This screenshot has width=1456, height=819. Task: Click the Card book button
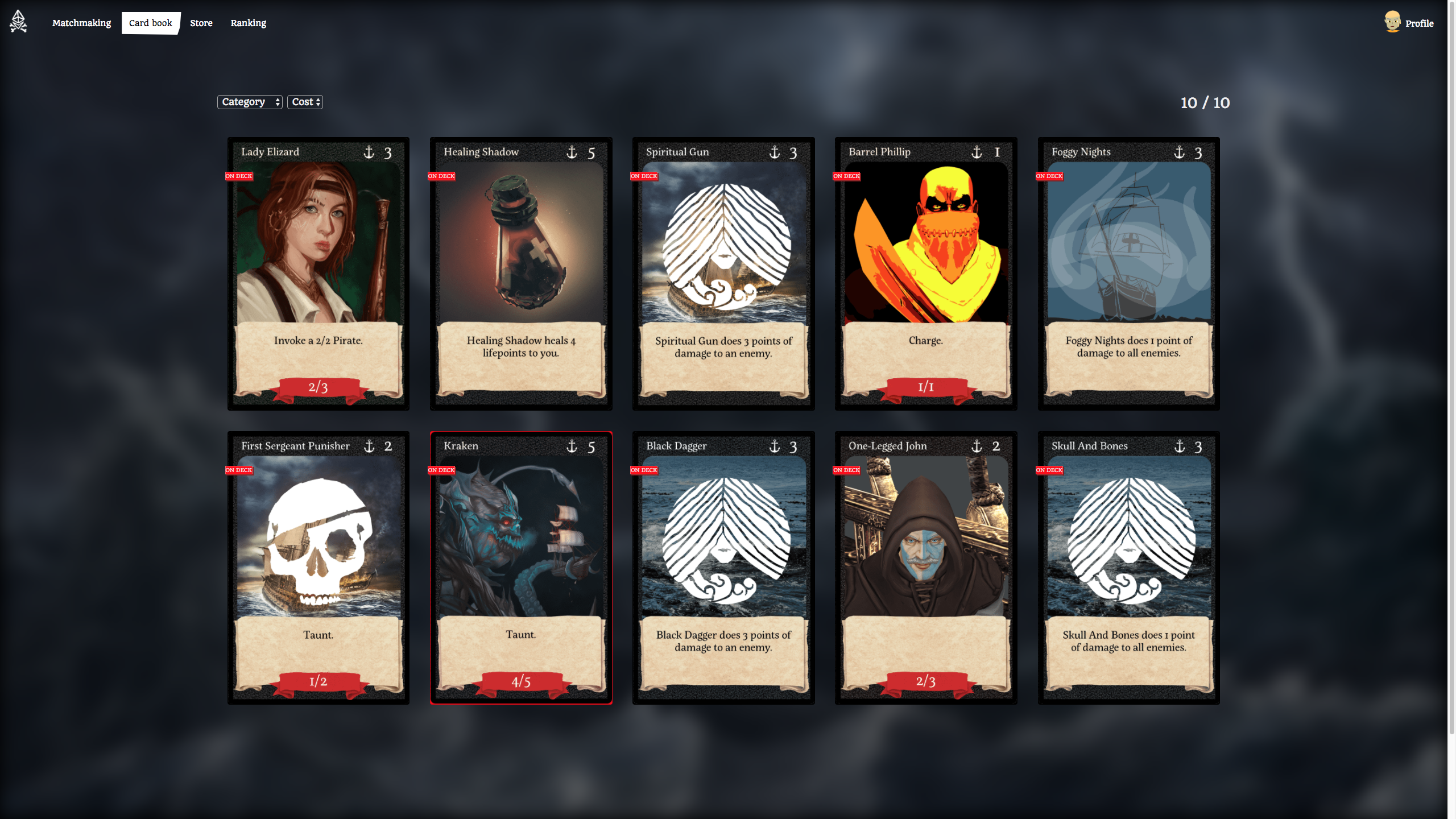coord(150,23)
